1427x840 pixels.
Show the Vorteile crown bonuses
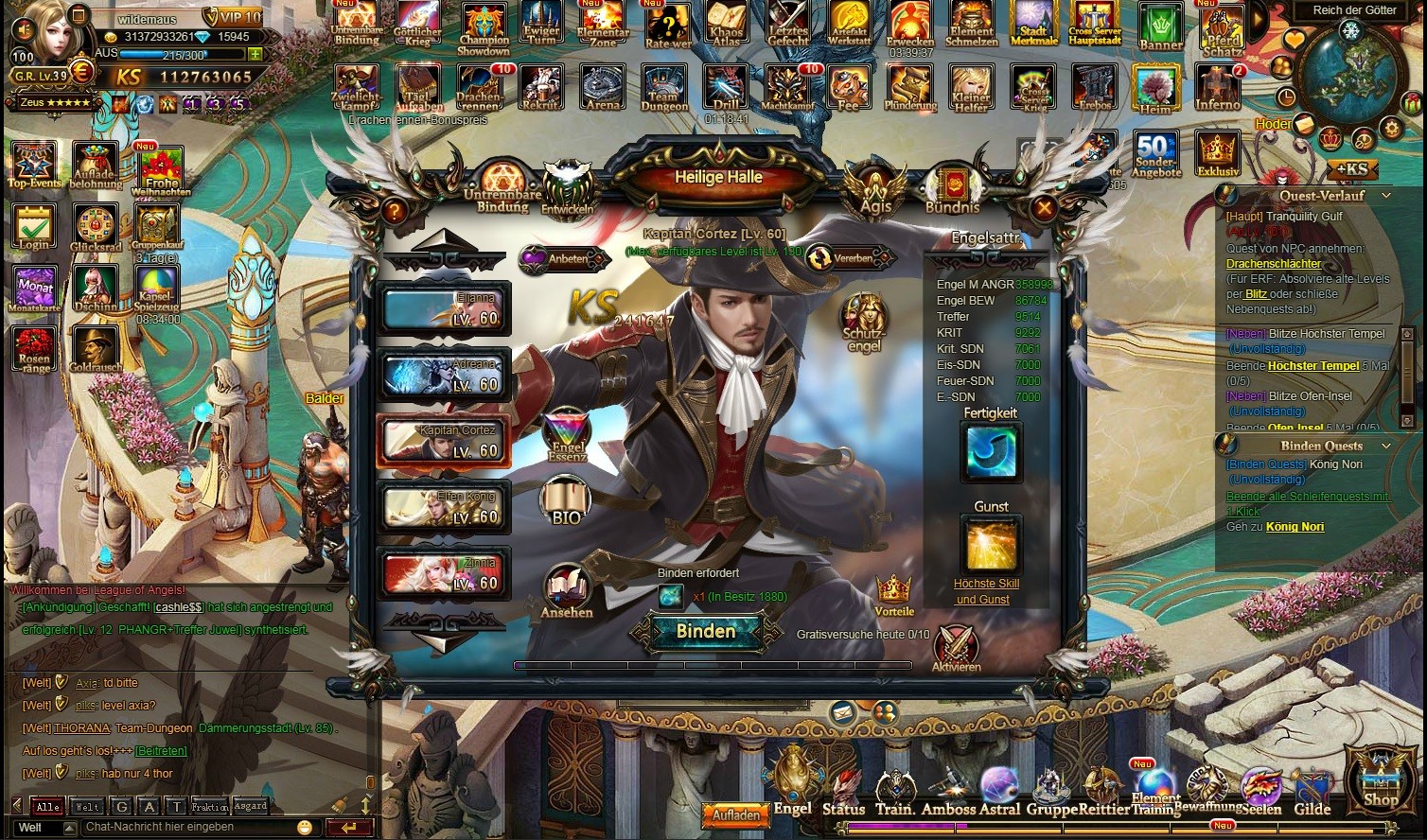[x=894, y=594]
